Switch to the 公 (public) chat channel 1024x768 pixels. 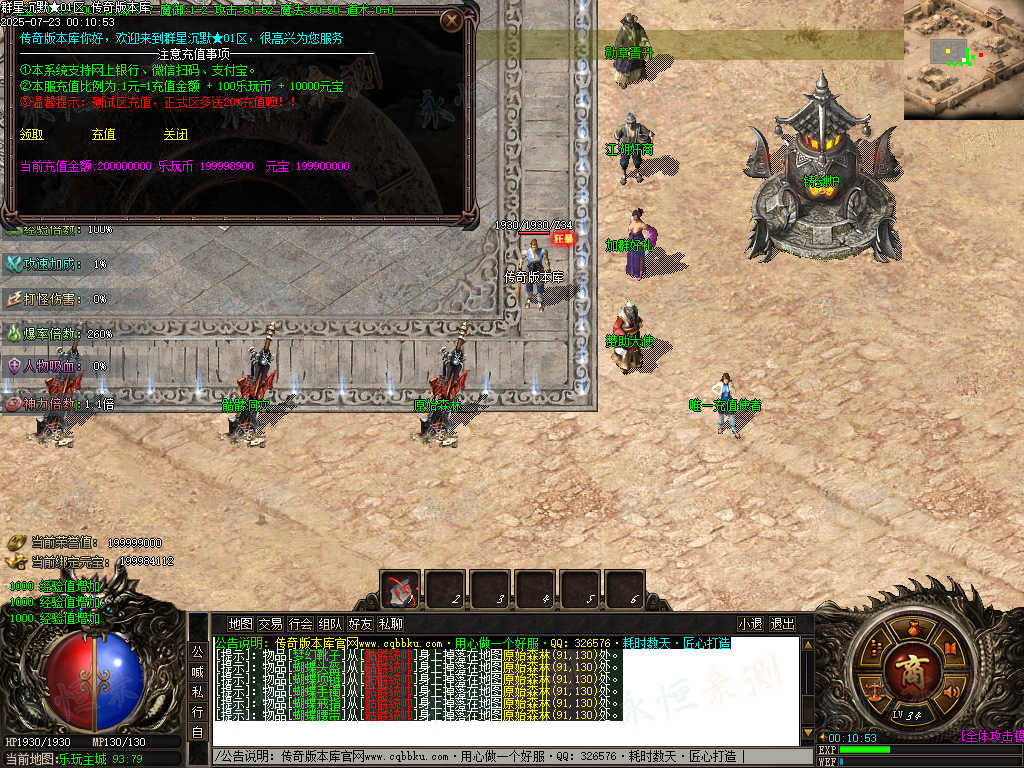pos(197,651)
